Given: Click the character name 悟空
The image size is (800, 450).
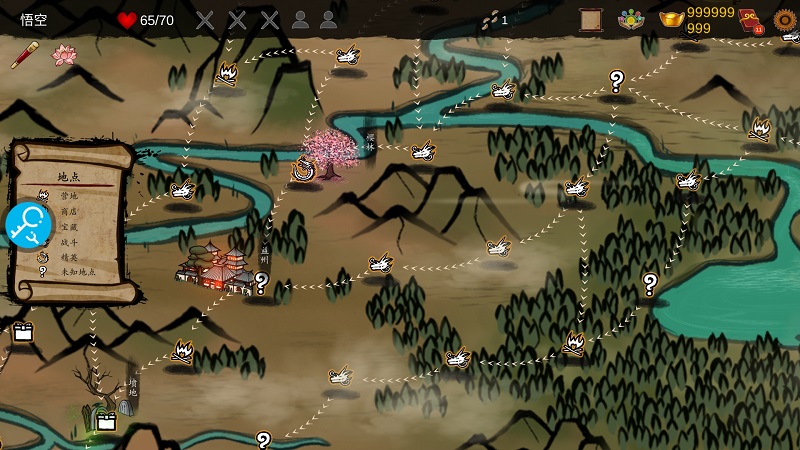Looking at the screenshot, I should [x=35, y=20].
